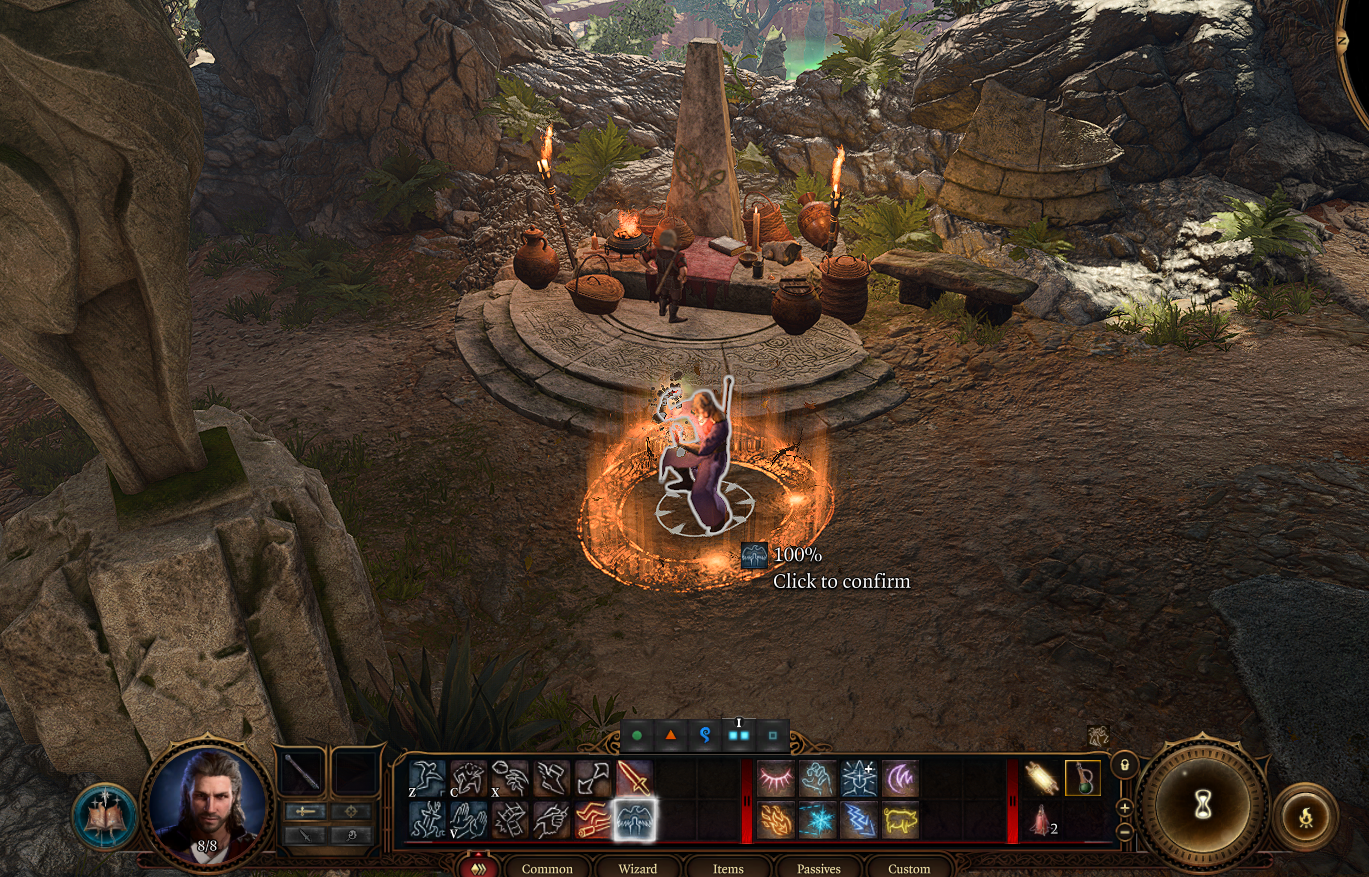Remove a hotbar row with minus button
1369x877 pixels.
[x=1125, y=831]
